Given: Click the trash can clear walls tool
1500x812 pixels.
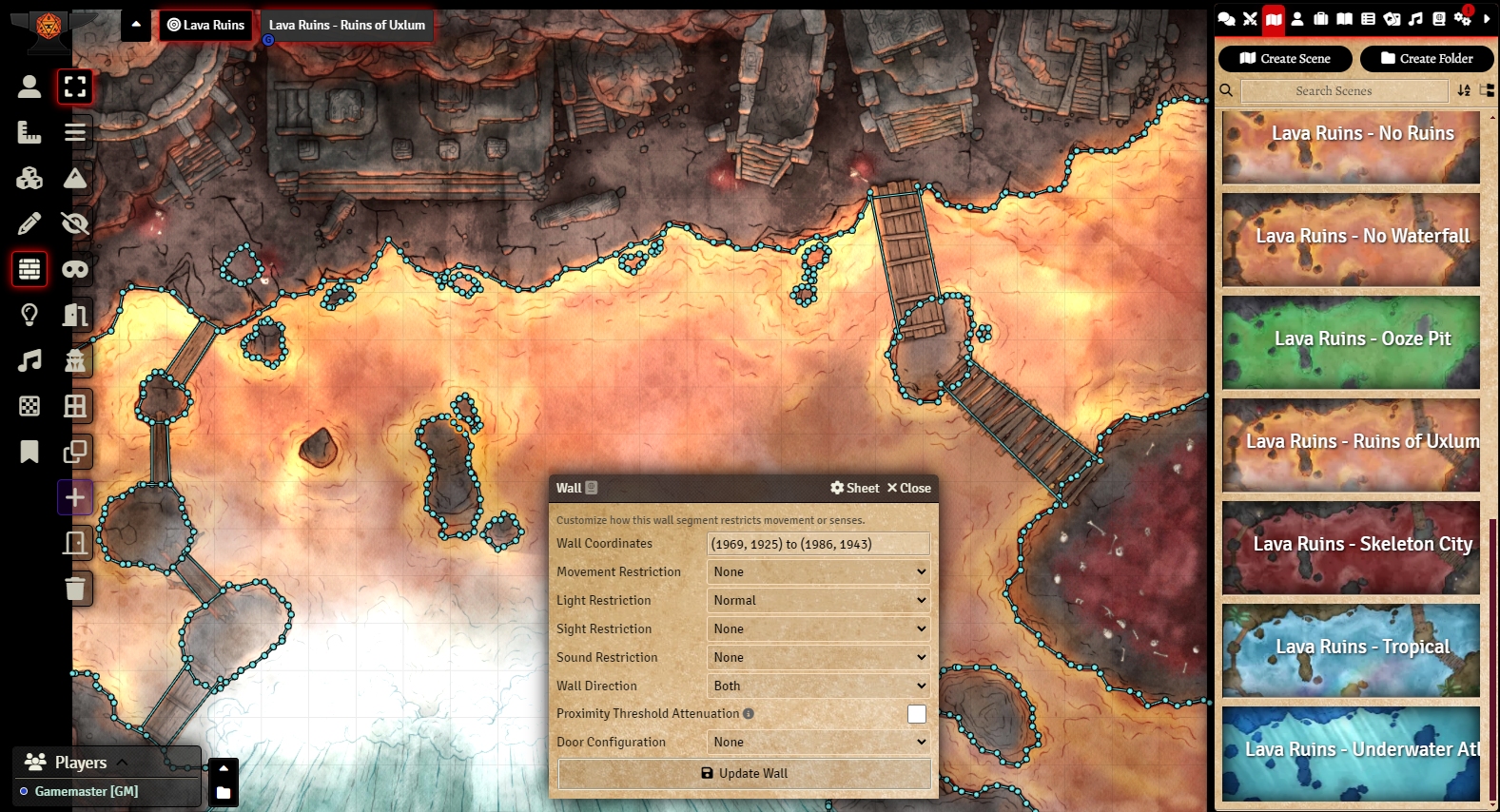Looking at the screenshot, I should tap(75, 589).
